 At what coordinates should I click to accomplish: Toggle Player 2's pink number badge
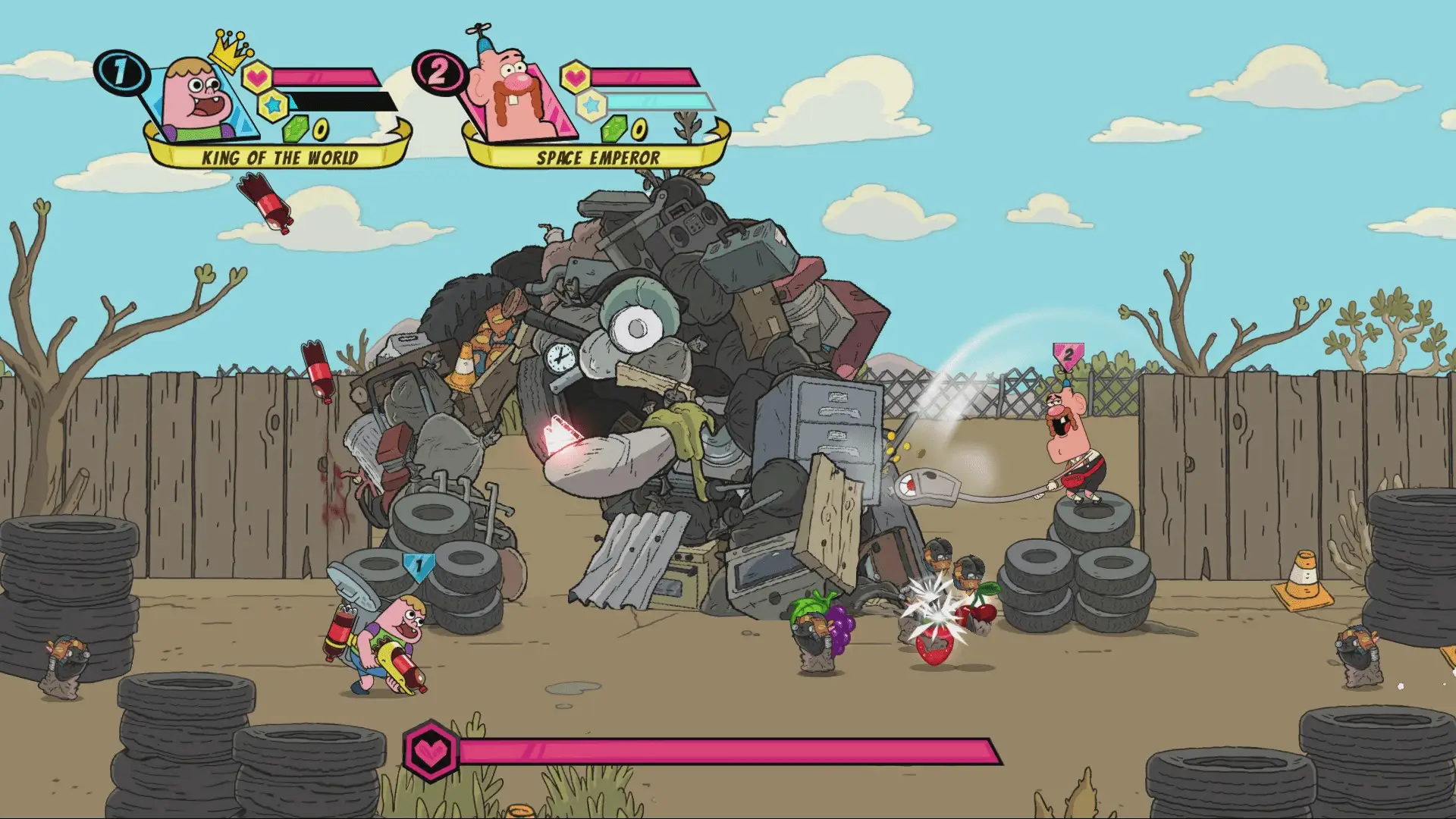(x=438, y=72)
